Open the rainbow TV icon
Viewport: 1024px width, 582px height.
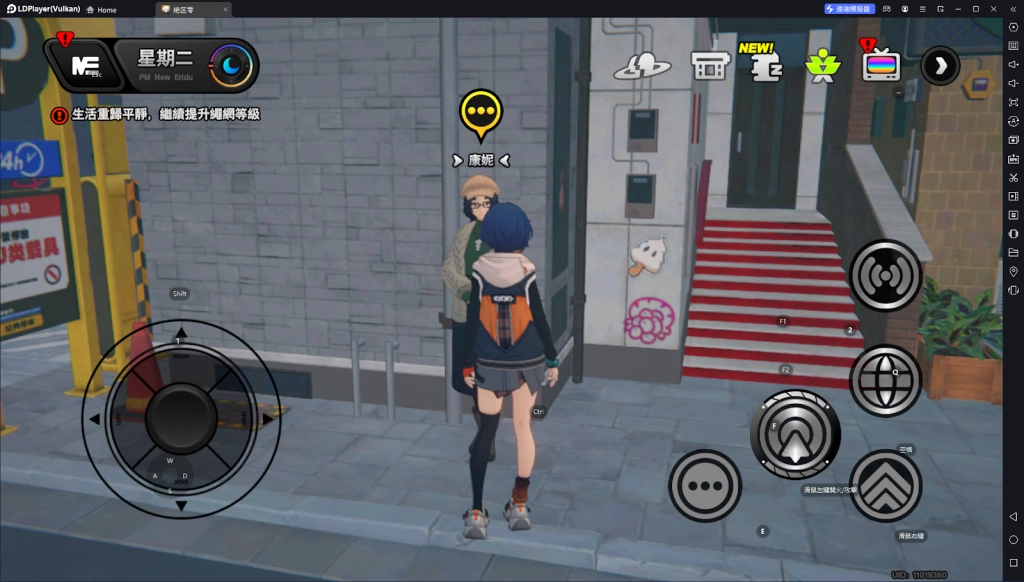coord(881,66)
